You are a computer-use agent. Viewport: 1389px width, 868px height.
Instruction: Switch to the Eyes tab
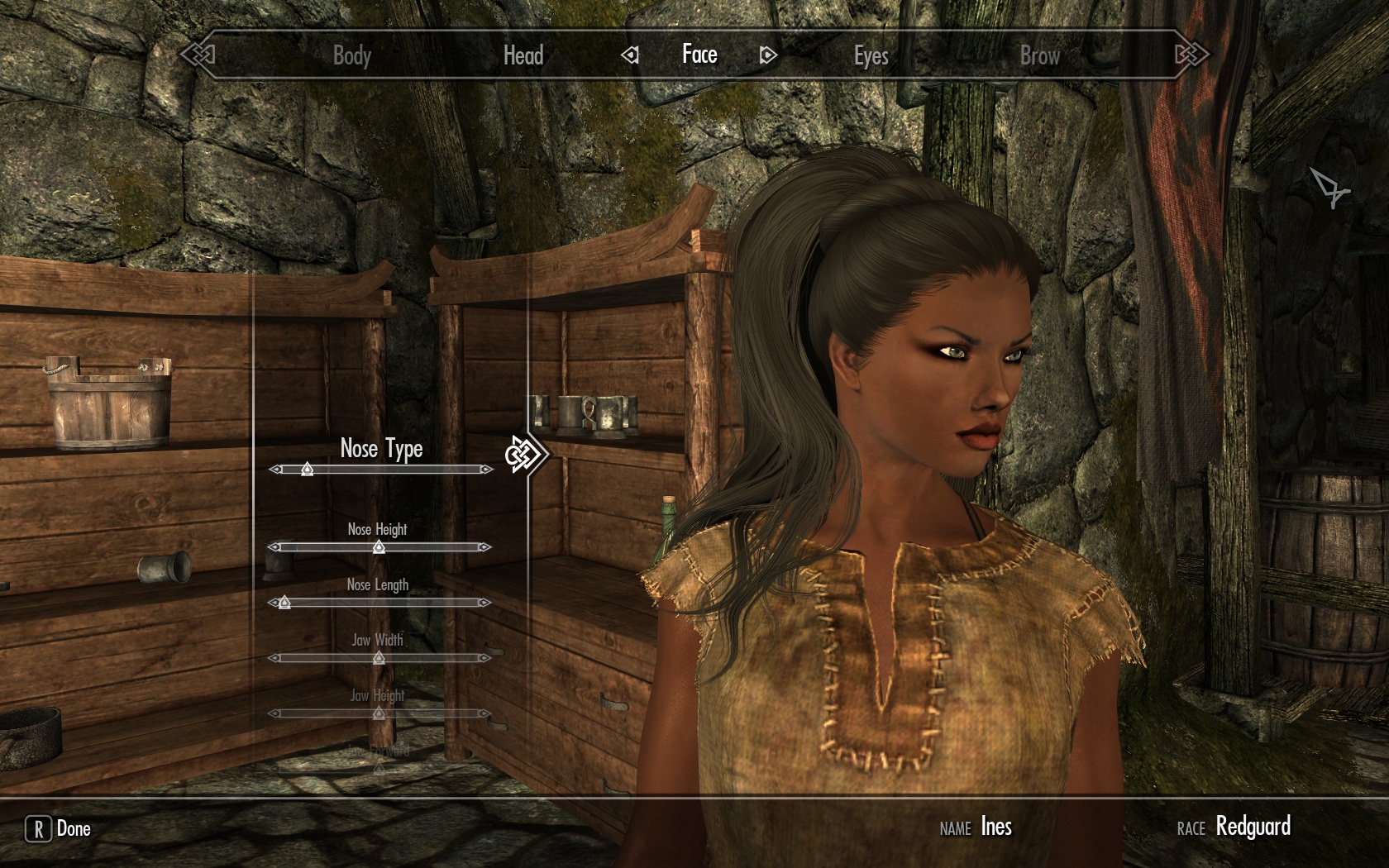[x=871, y=55]
